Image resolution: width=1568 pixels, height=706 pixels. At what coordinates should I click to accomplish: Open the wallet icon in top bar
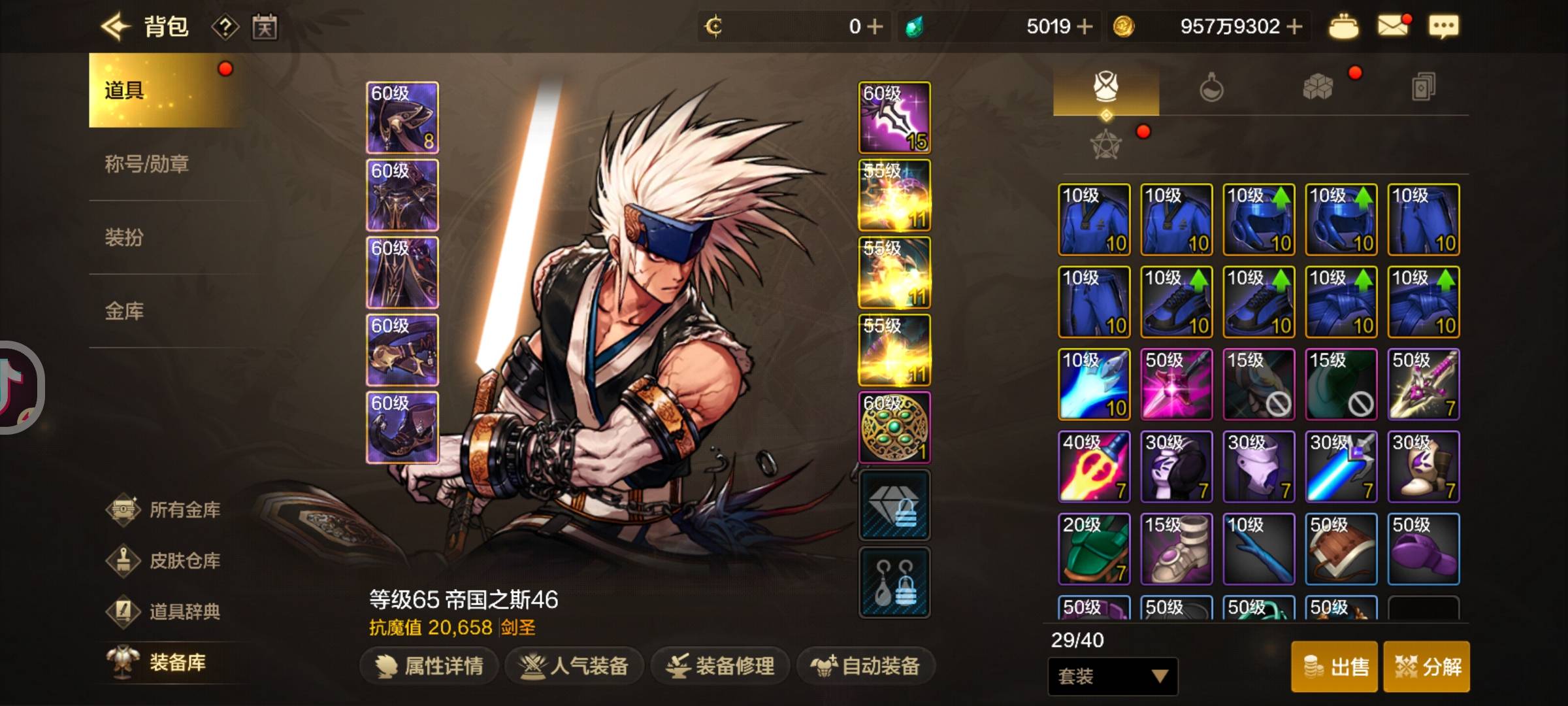(x=1343, y=26)
